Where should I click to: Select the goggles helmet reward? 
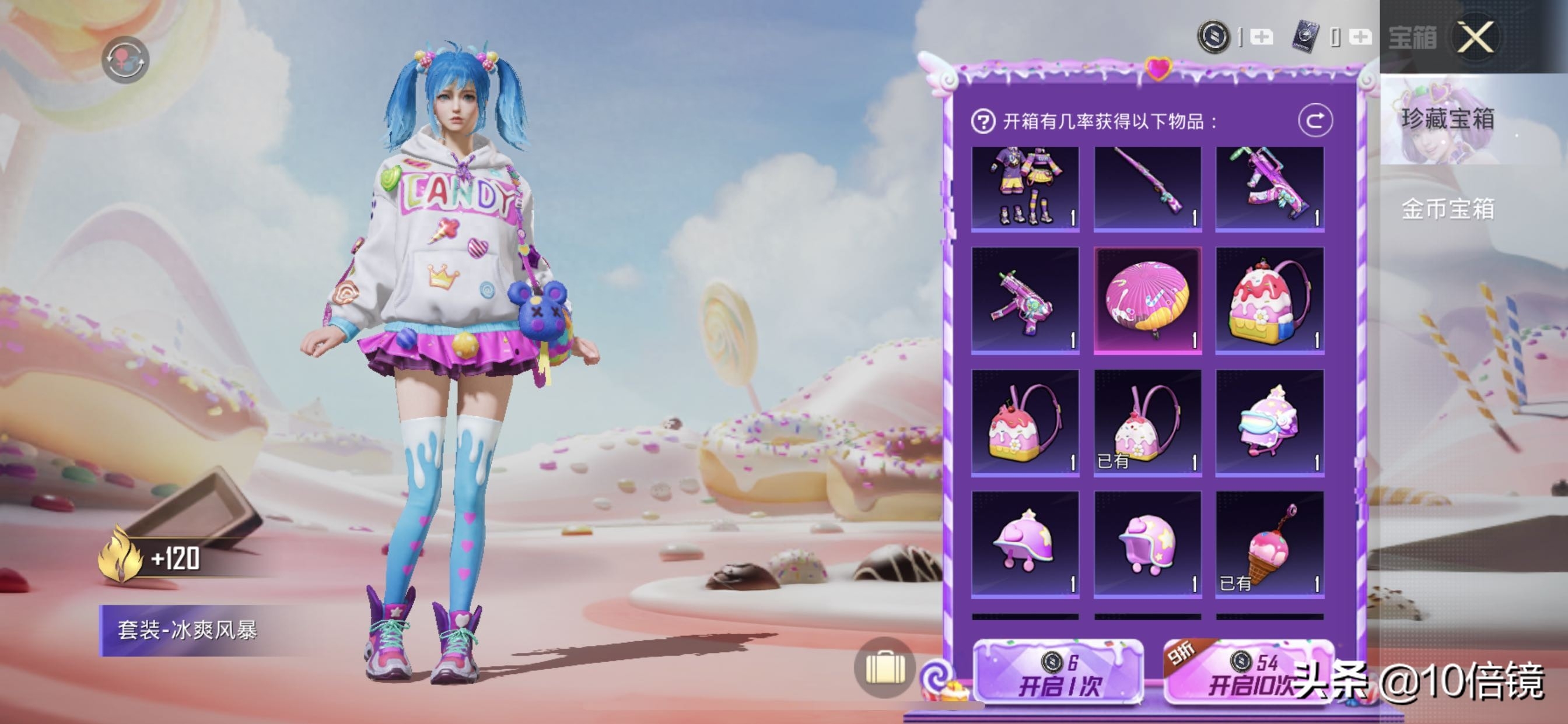[x=1269, y=421]
